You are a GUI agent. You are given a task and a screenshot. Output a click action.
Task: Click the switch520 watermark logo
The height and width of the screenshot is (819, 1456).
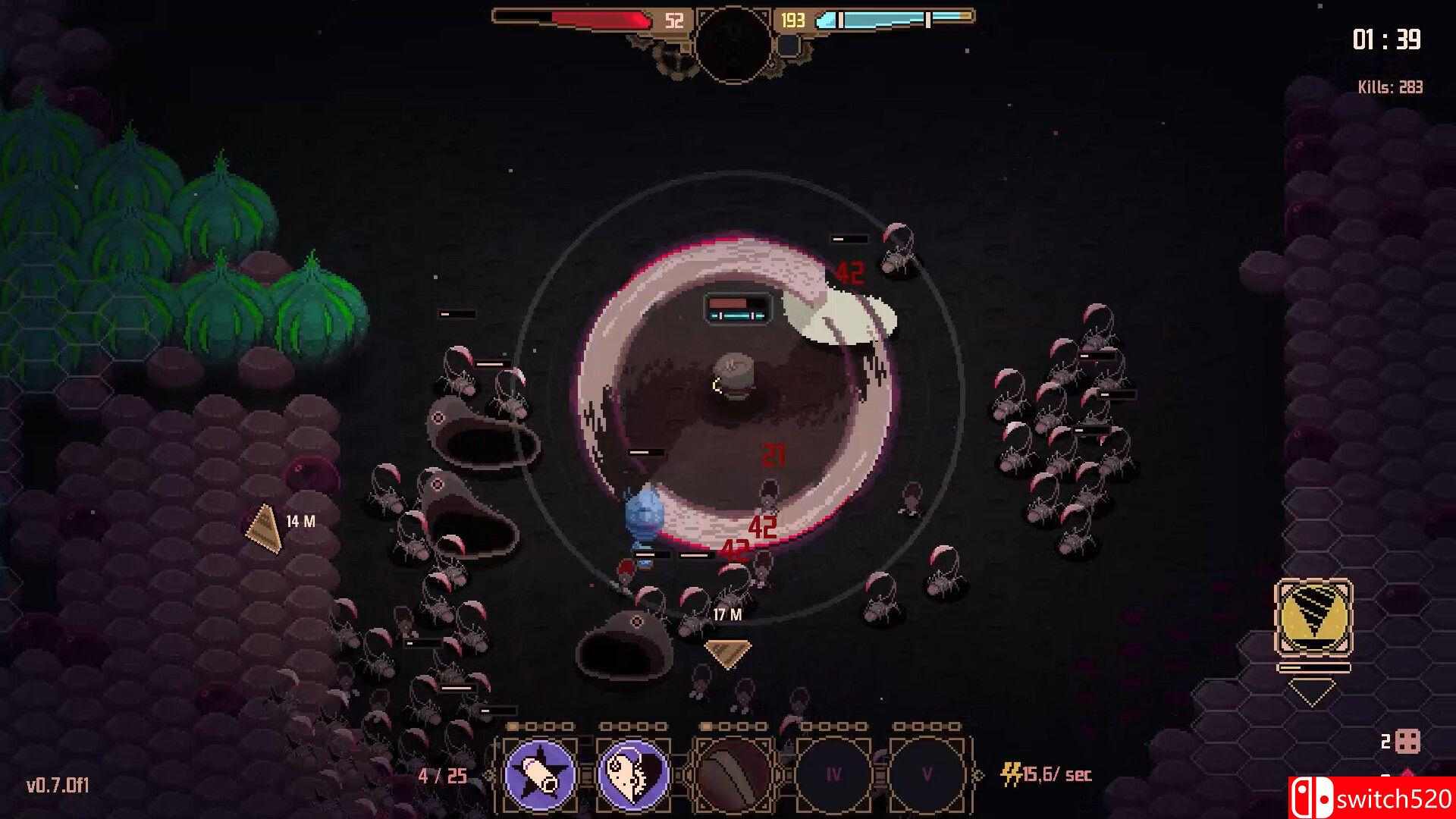[x=1371, y=799]
